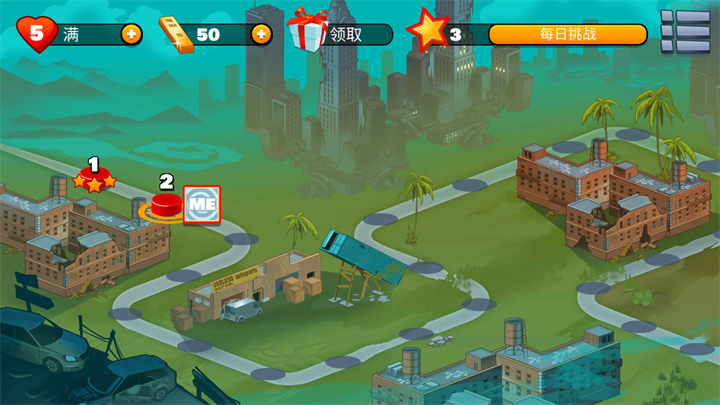Open the list menu in corner

685,31
